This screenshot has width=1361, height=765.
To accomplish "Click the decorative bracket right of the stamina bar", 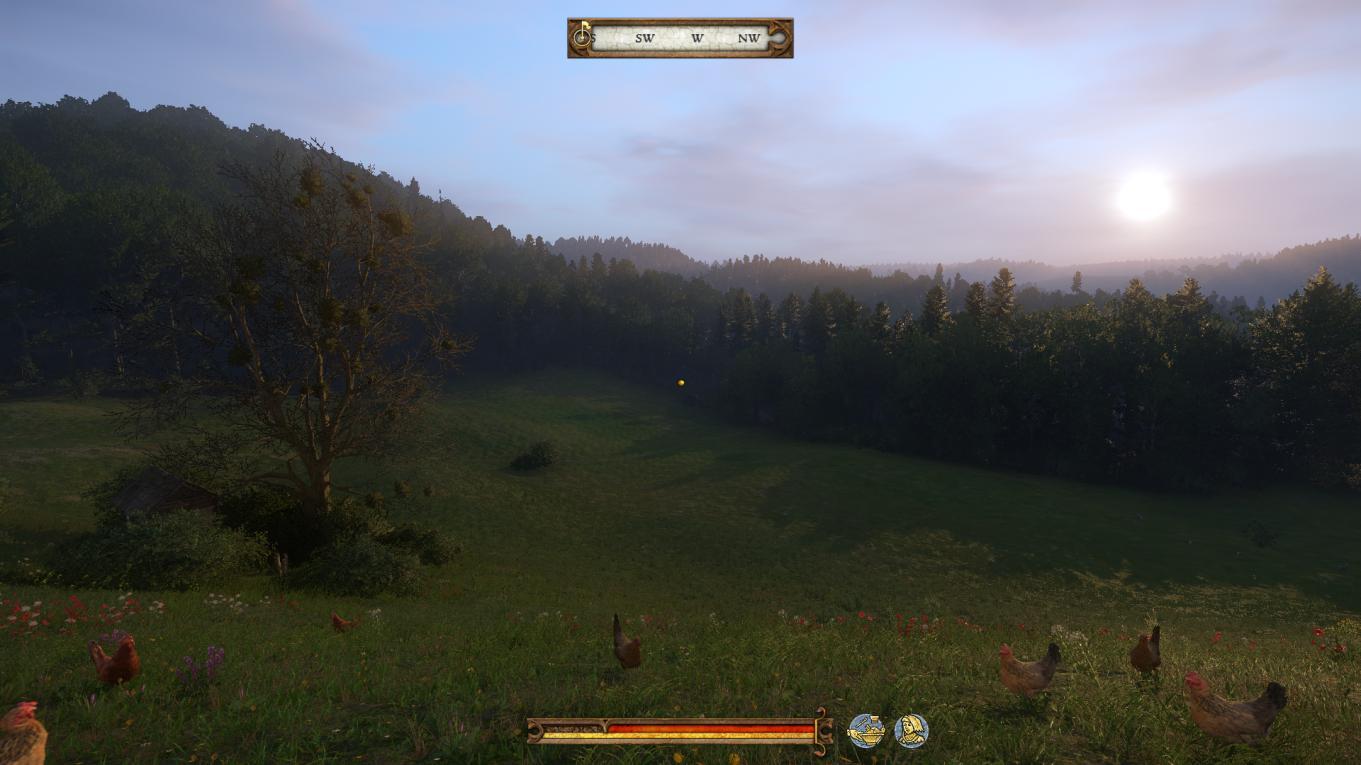I will pos(822,731).
